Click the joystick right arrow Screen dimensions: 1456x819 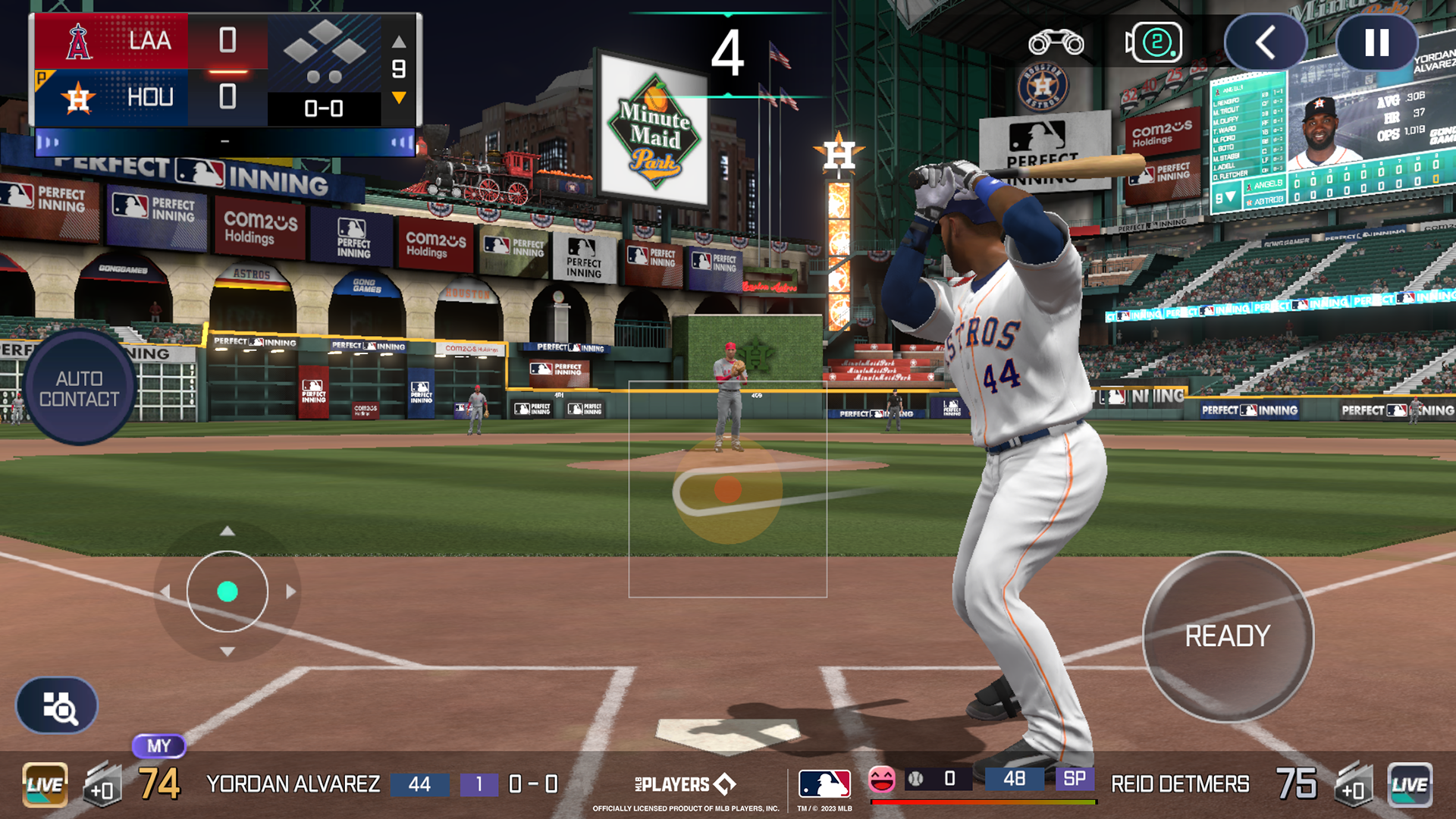pyautogui.click(x=291, y=591)
